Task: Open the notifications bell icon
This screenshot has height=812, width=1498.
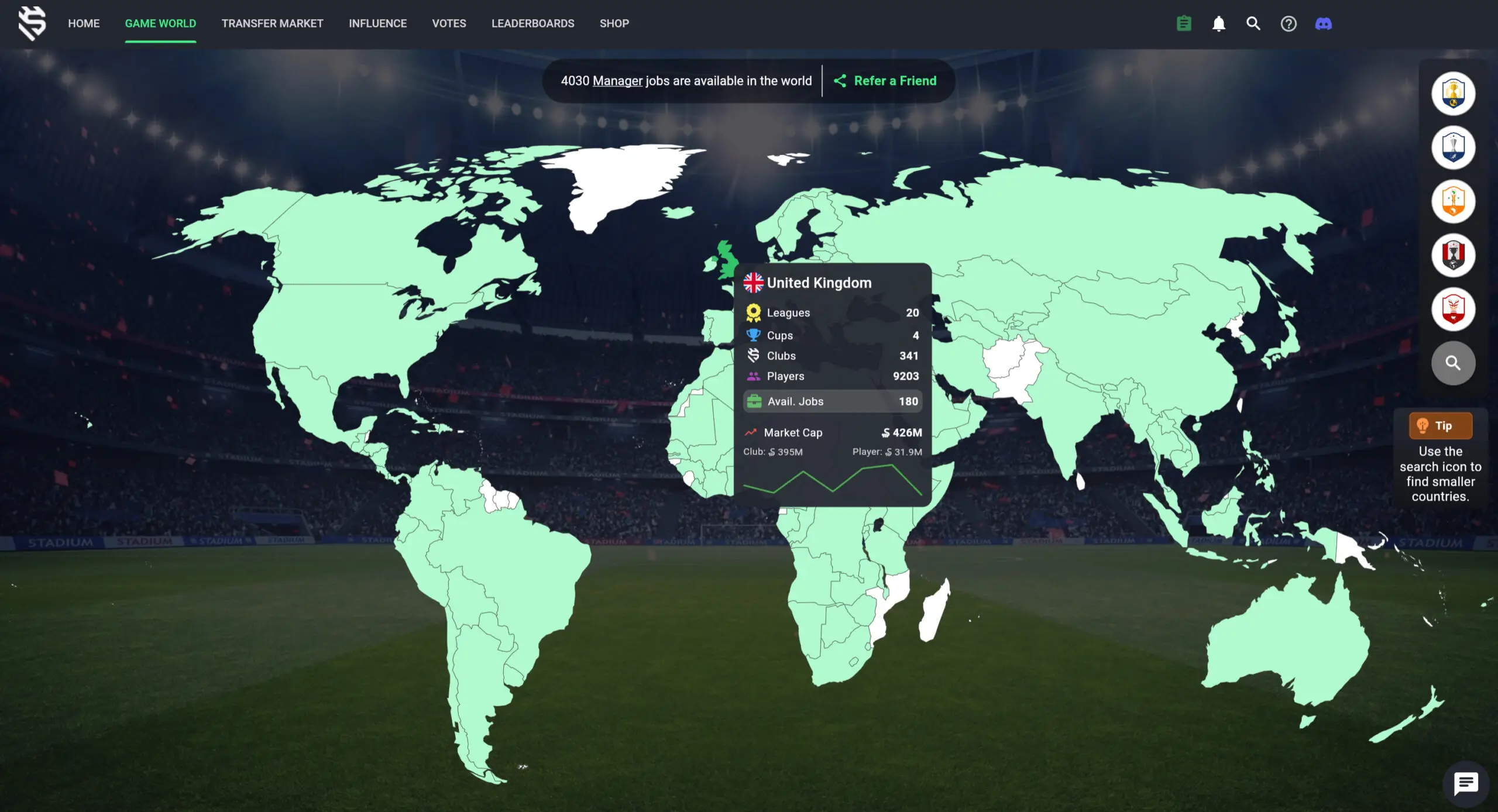Action: [x=1219, y=23]
